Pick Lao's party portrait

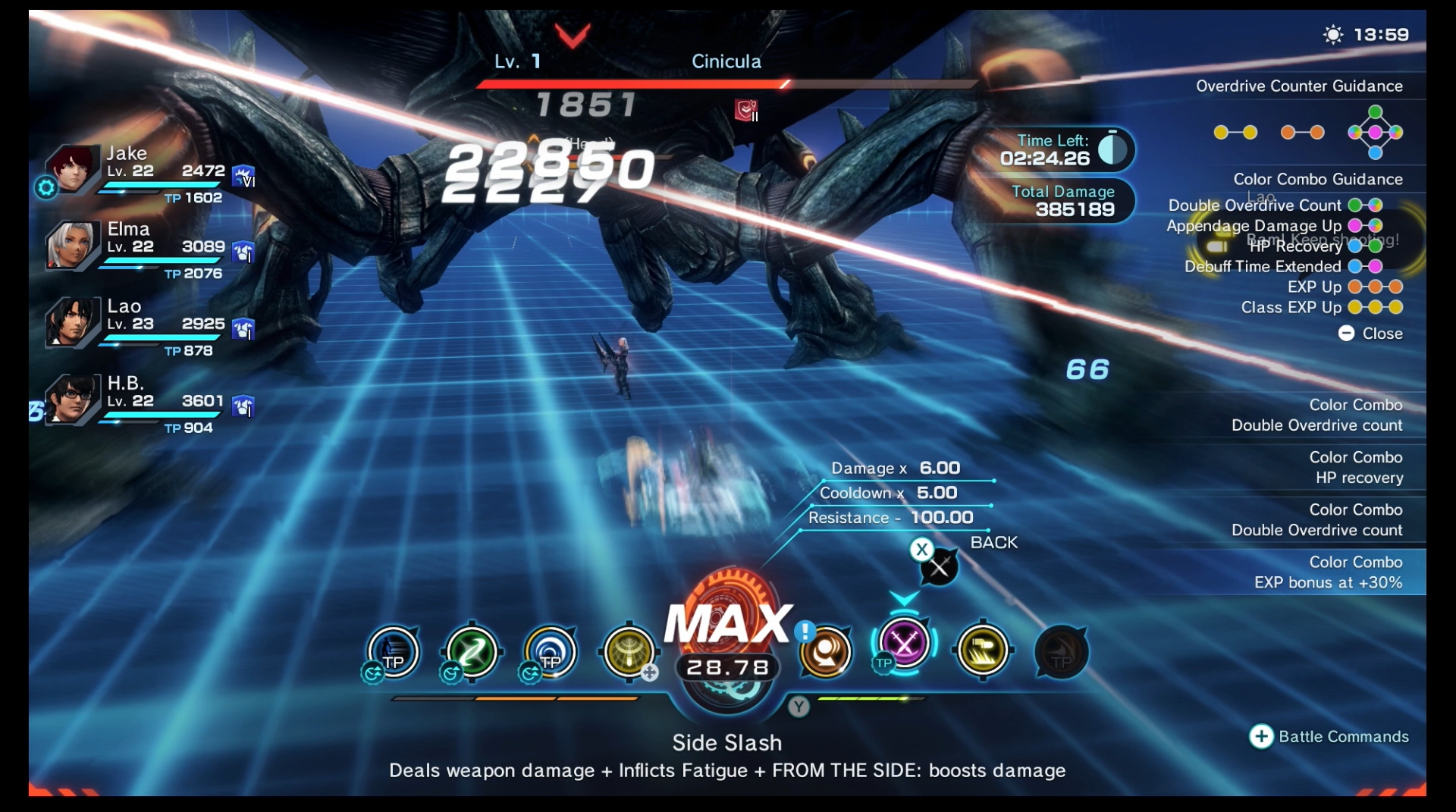pyautogui.click(x=73, y=321)
